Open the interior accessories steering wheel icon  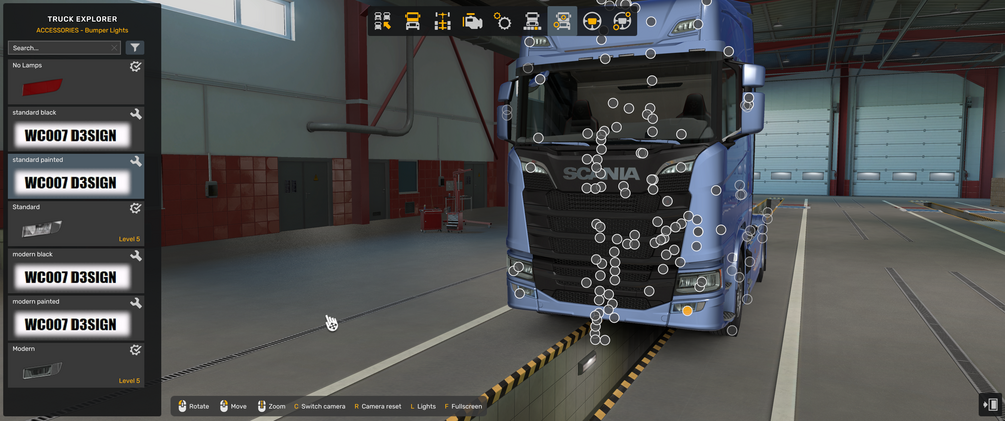point(622,21)
